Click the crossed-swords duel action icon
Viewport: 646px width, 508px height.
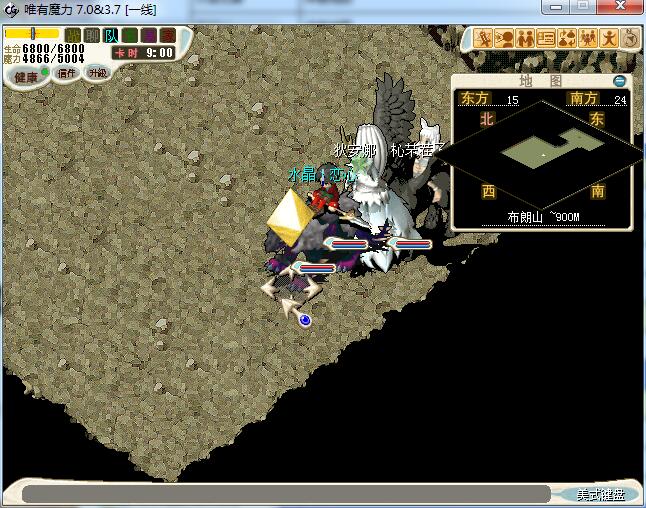pyautogui.click(x=485, y=39)
